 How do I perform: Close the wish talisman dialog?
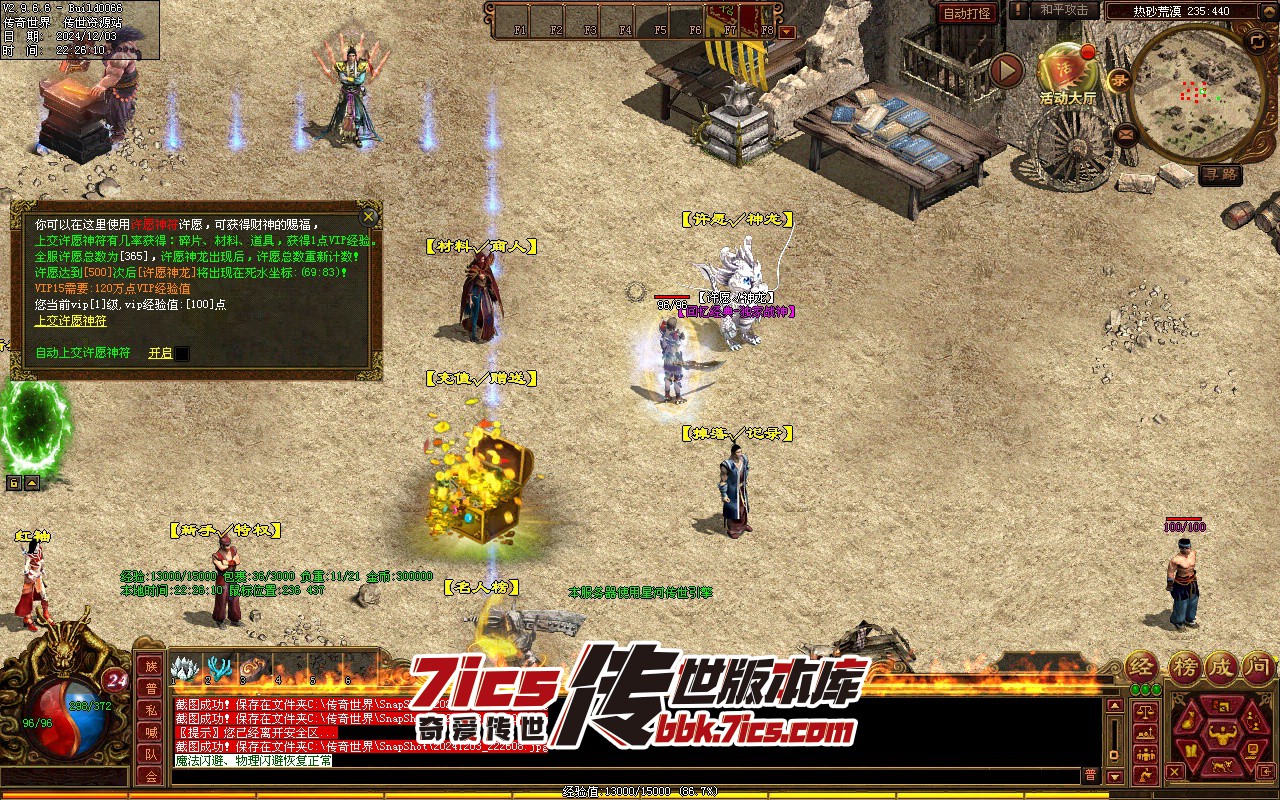tap(369, 216)
